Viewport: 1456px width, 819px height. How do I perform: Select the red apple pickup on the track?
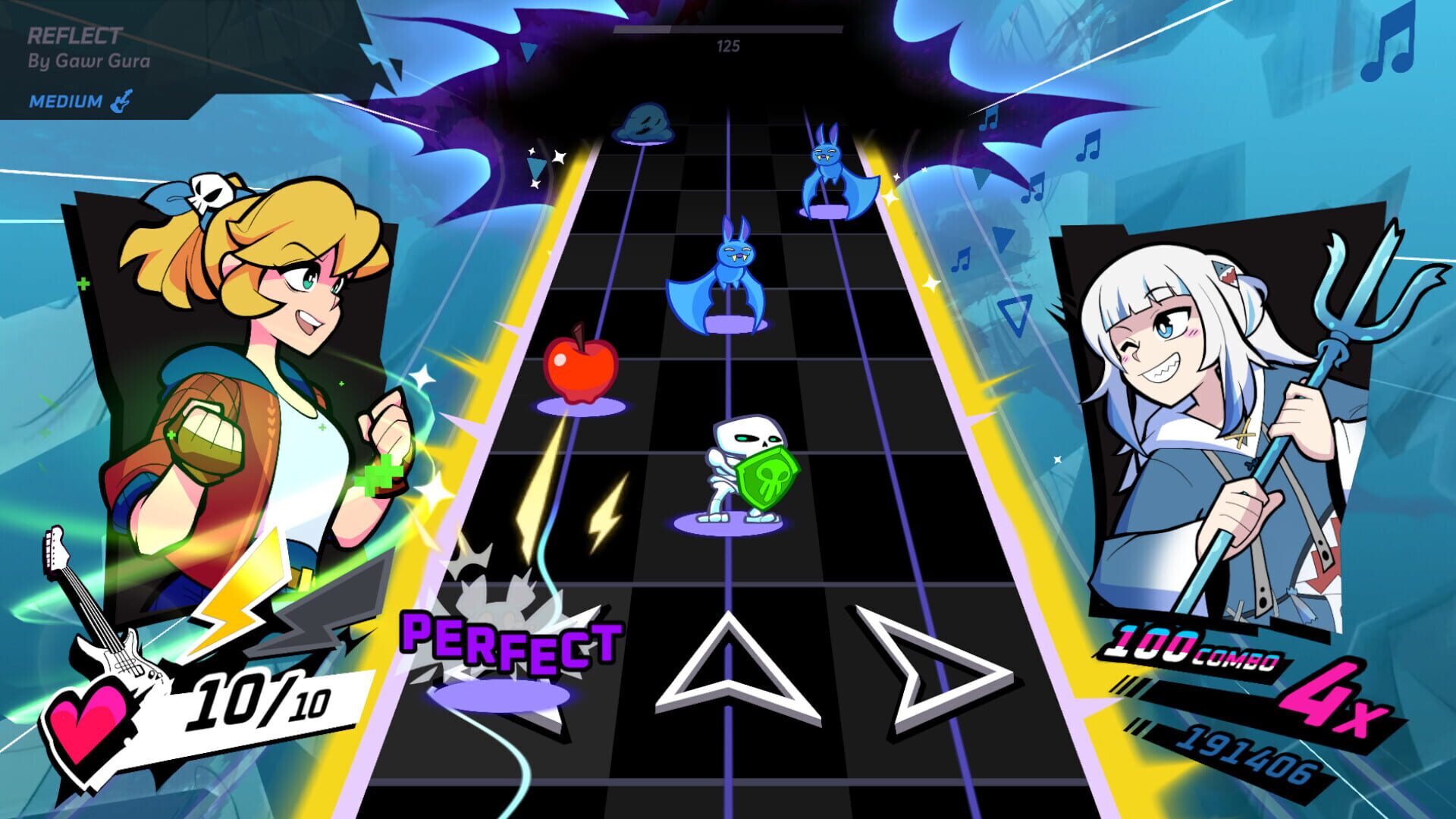581,368
